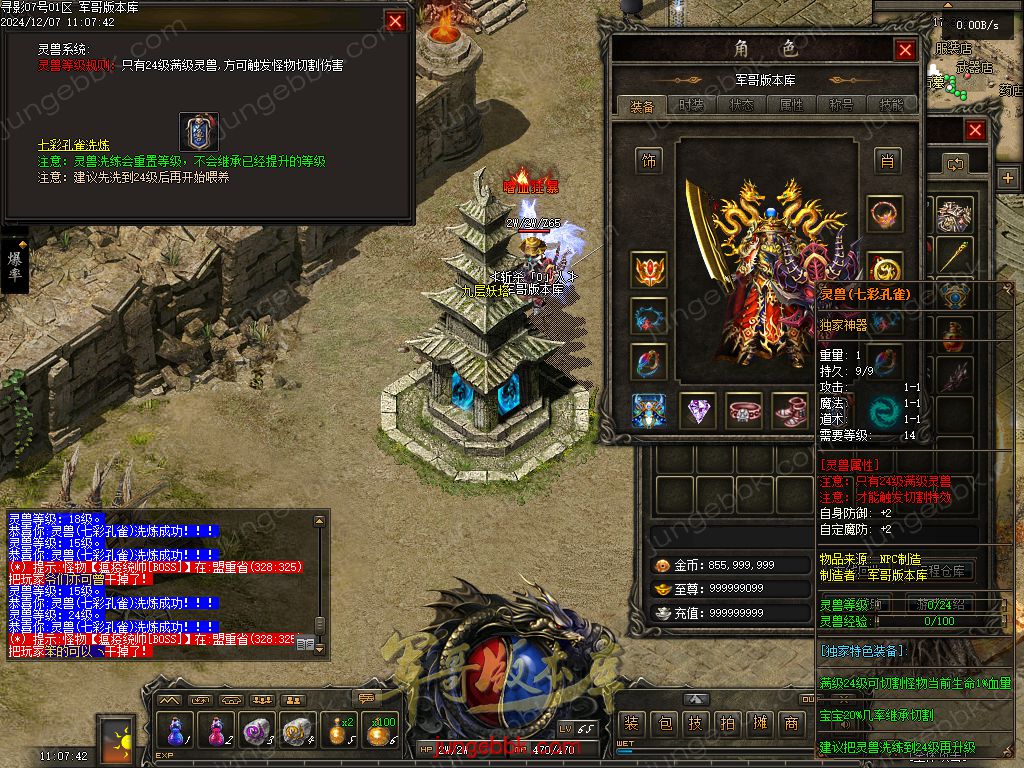Switch to the 时装 tab
This screenshot has width=1024, height=768.
tap(691, 105)
